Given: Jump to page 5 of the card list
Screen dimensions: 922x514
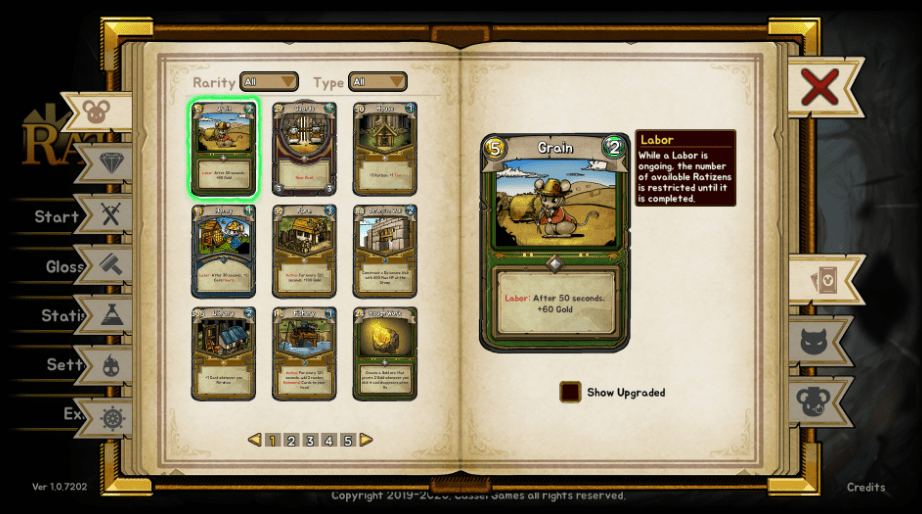Looking at the screenshot, I should (x=348, y=440).
